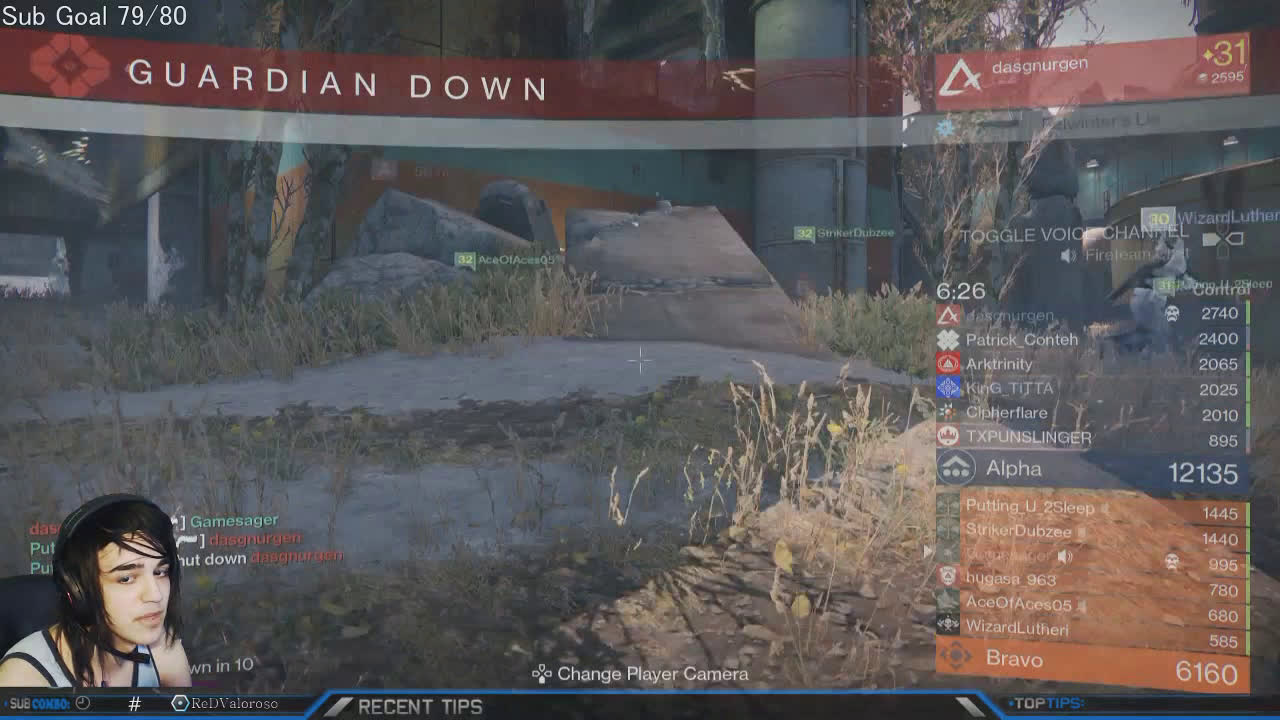Toggle the voice channel option
This screenshot has width=1280, height=720.
pyautogui.click(x=1075, y=235)
